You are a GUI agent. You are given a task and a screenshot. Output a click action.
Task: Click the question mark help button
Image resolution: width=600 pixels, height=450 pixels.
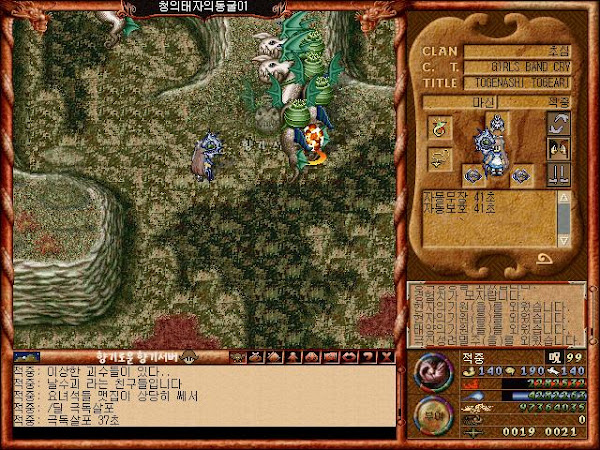pos(368,356)
